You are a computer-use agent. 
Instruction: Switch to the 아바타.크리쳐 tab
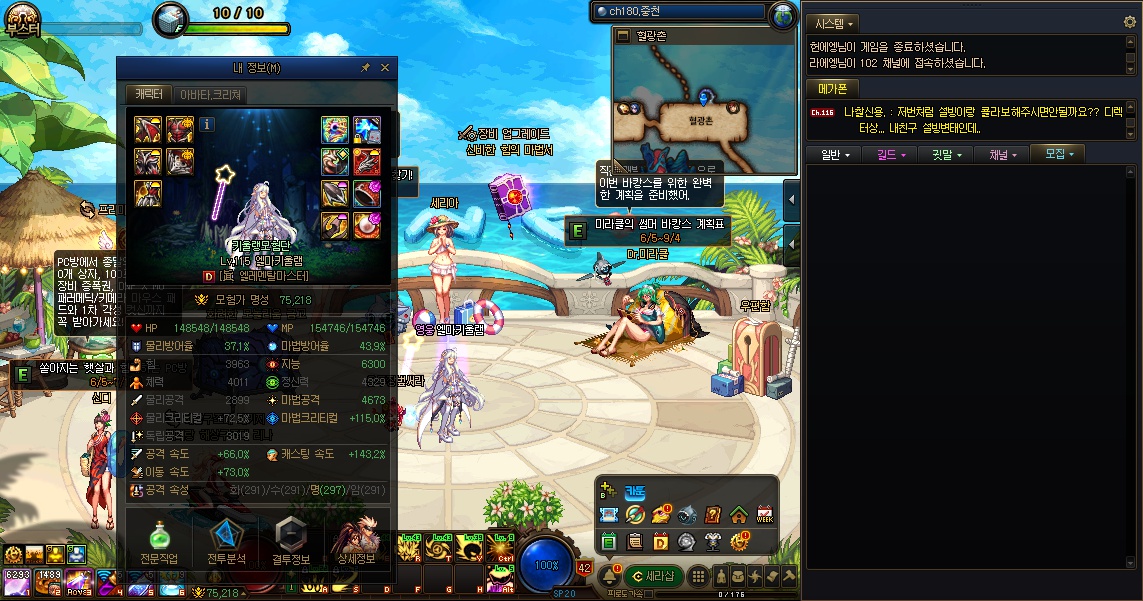point(210,95)
